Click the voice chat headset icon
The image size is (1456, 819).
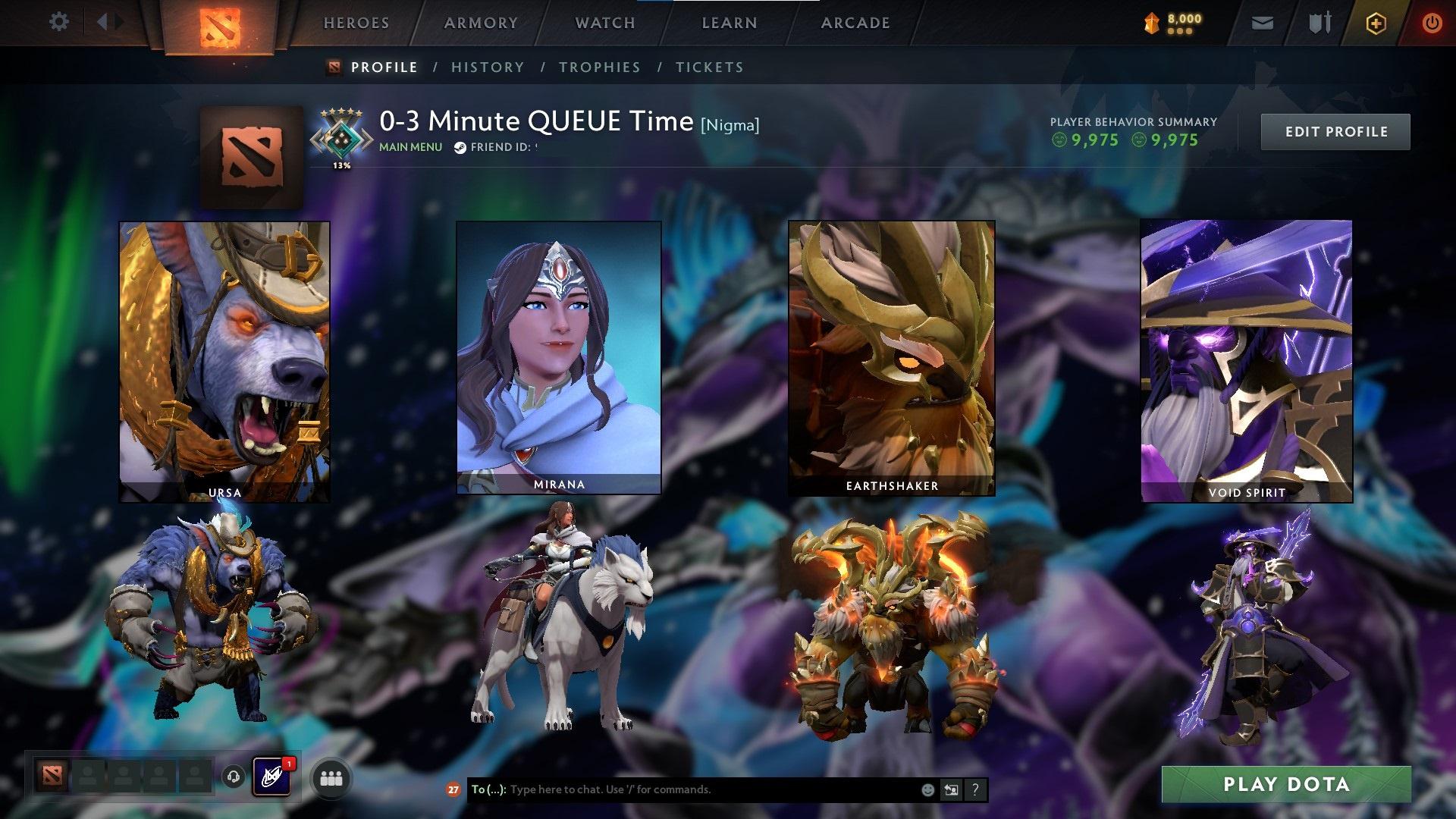(235, 778)
